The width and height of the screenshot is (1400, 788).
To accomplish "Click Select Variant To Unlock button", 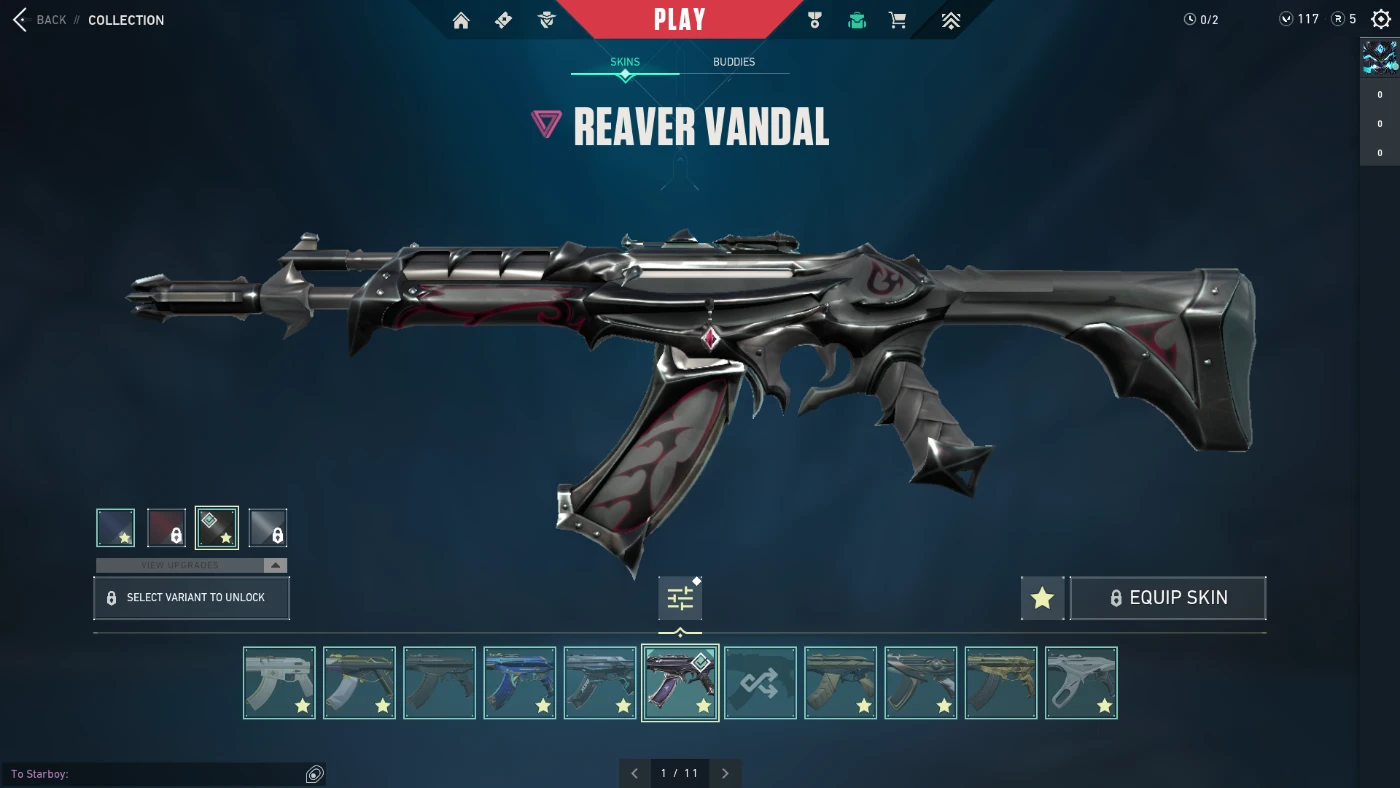I will pyautogui.click(x=192, y=598).
